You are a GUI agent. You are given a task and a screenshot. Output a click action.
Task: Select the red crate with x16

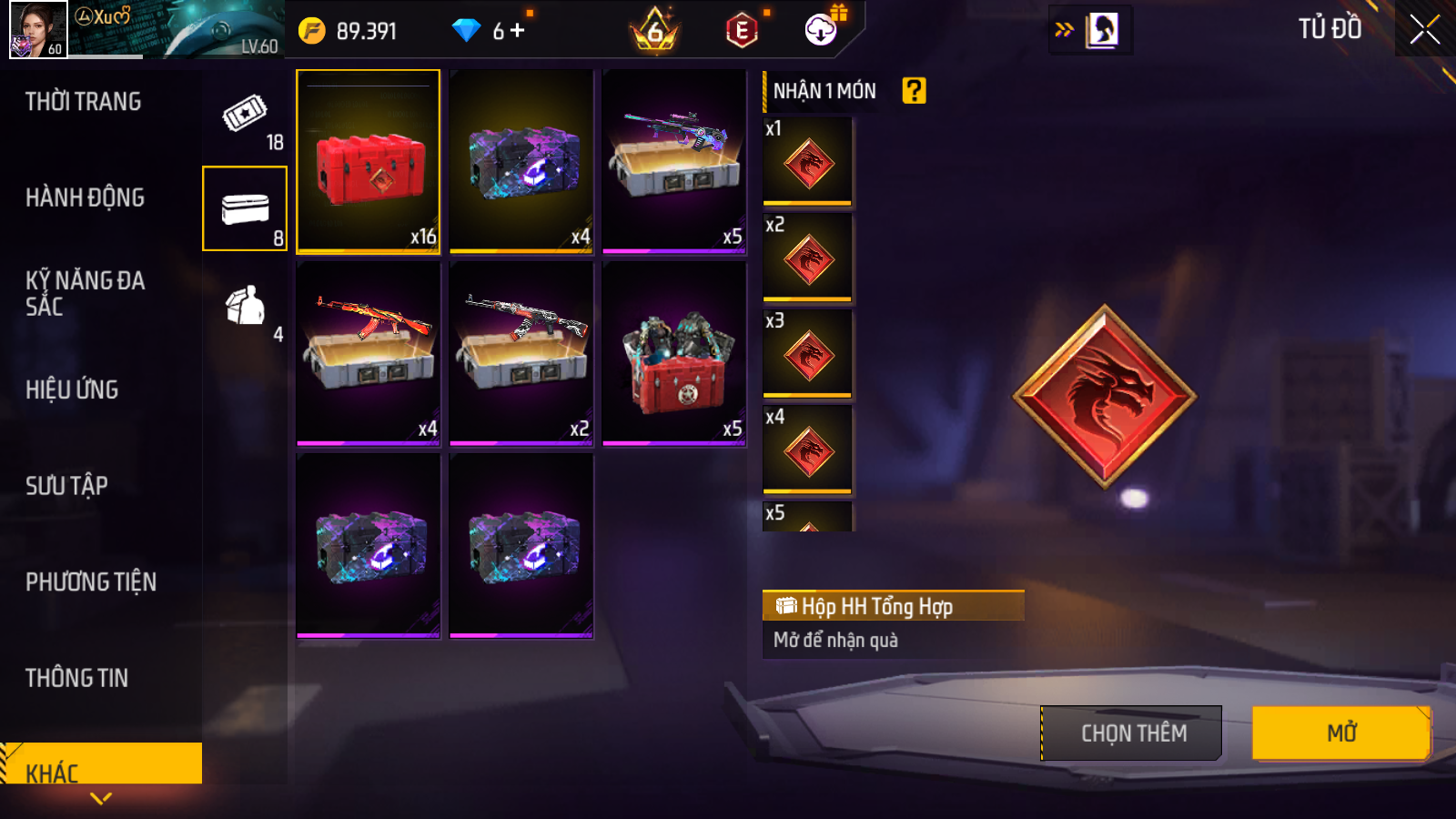click(369, 161)
